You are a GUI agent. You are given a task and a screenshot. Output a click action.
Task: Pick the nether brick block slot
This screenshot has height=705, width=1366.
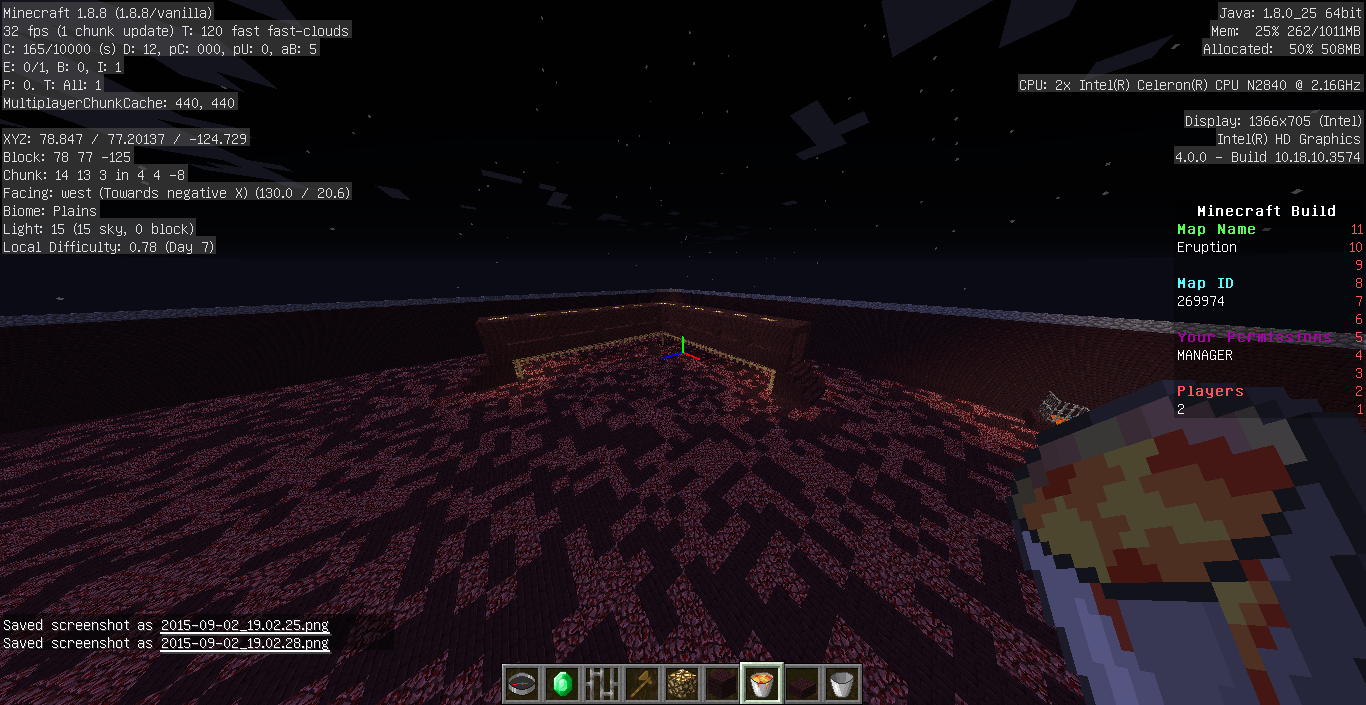point(723,684)
